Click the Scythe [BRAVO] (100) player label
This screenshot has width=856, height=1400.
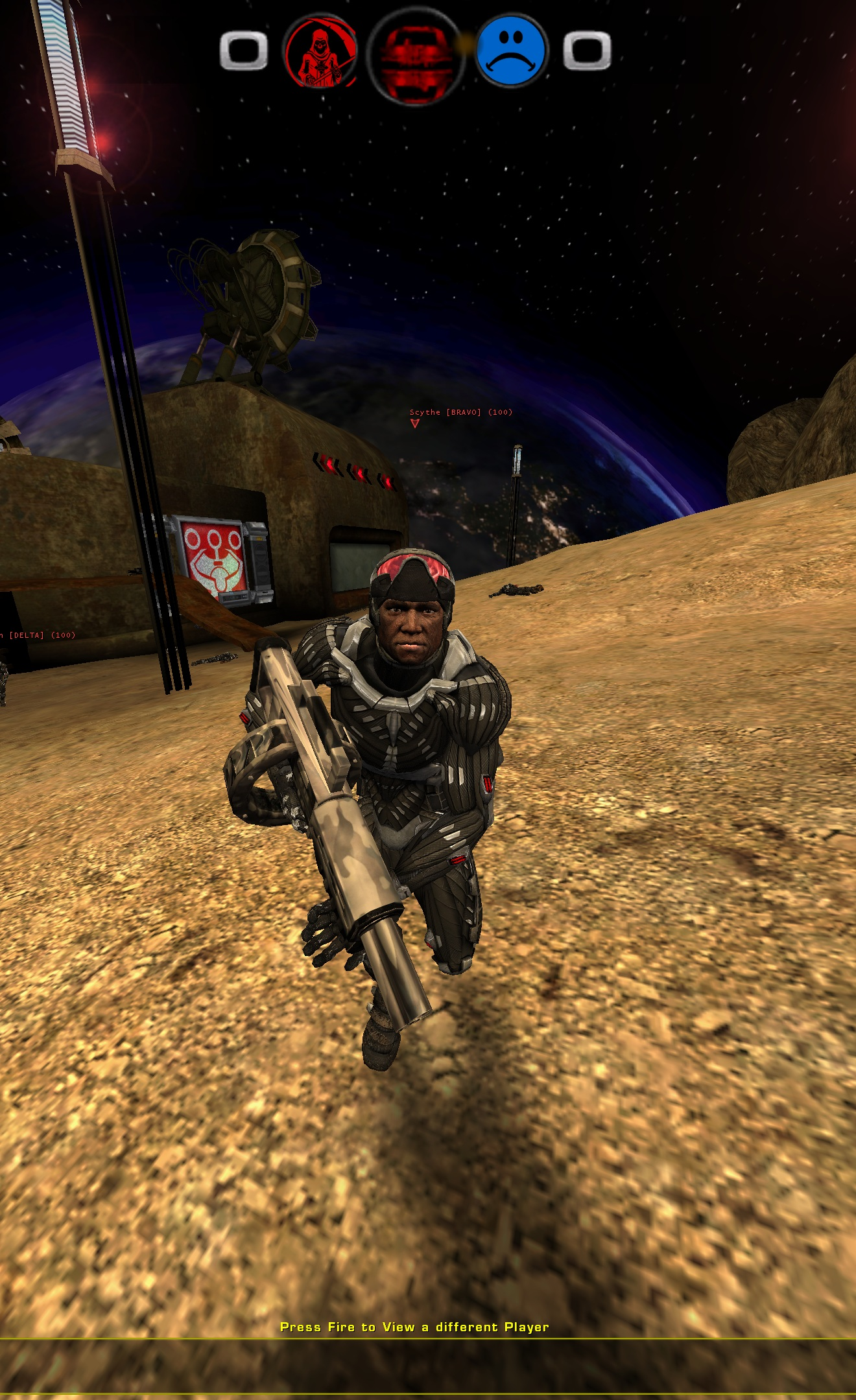(x=460, y=412)
